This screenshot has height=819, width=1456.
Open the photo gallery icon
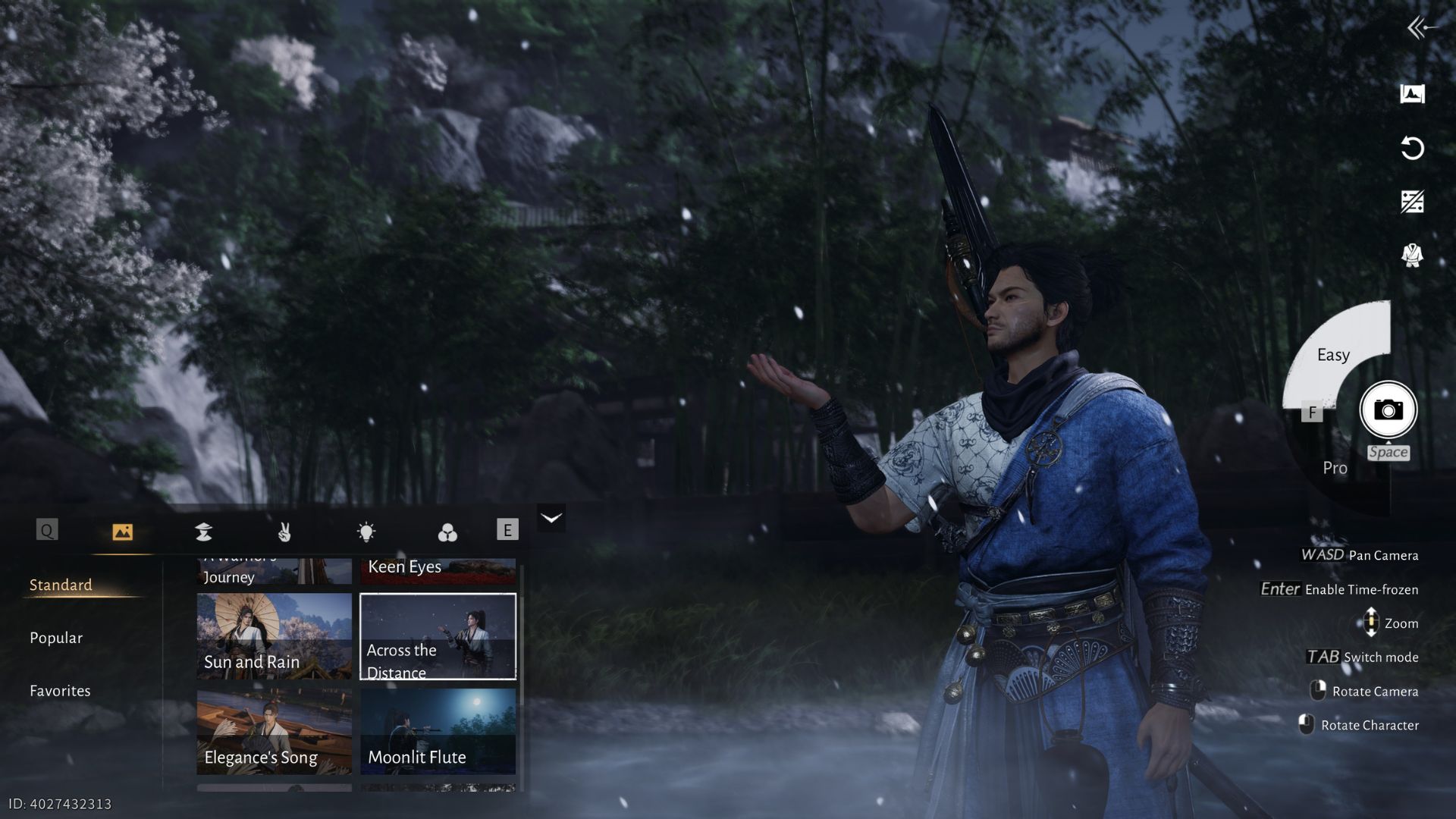(x=1412, y=94)
